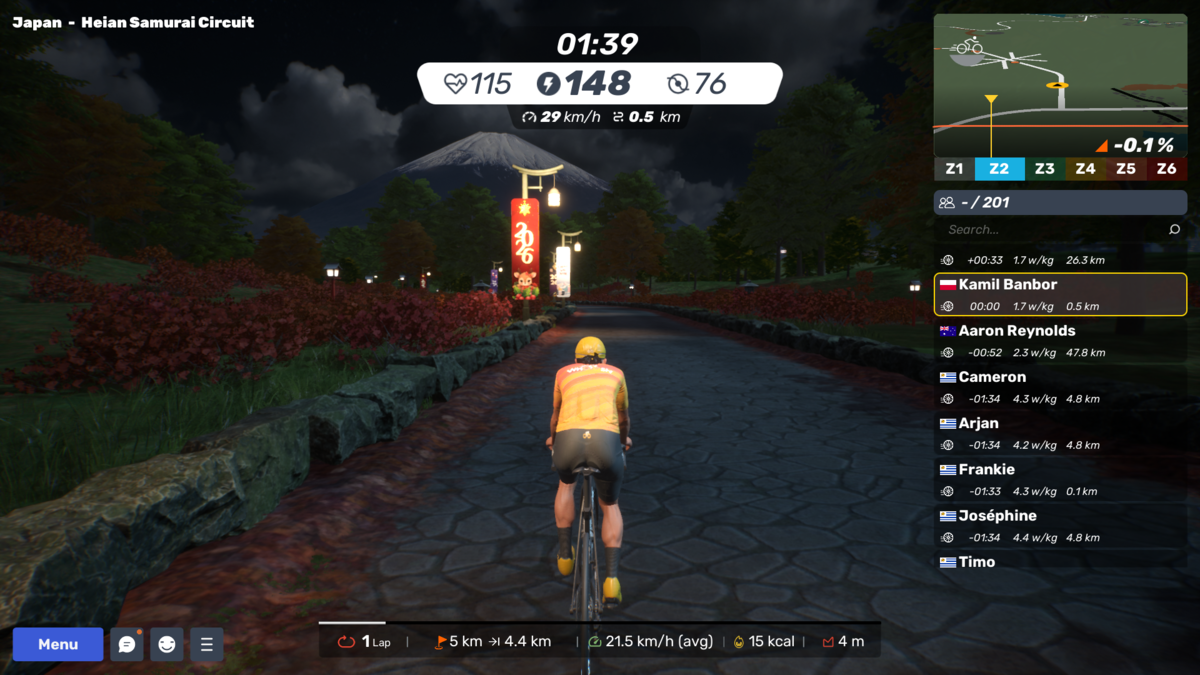Click the rider search field

pos(1050,230)
